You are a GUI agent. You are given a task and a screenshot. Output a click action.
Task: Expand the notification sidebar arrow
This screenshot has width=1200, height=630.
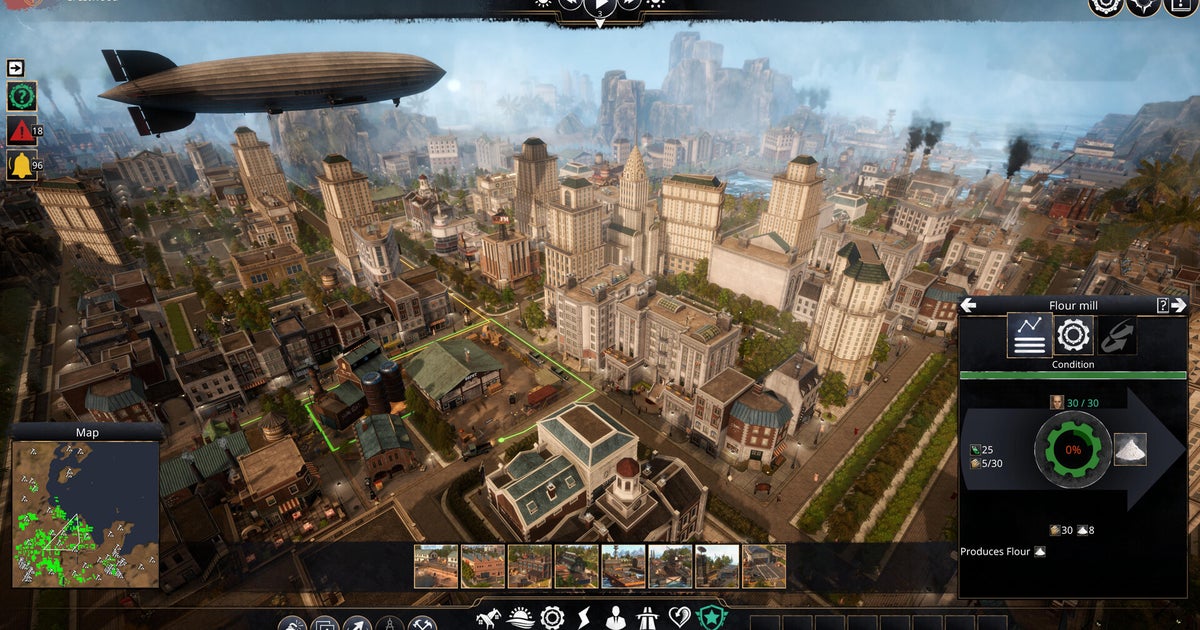pos(16,68)
